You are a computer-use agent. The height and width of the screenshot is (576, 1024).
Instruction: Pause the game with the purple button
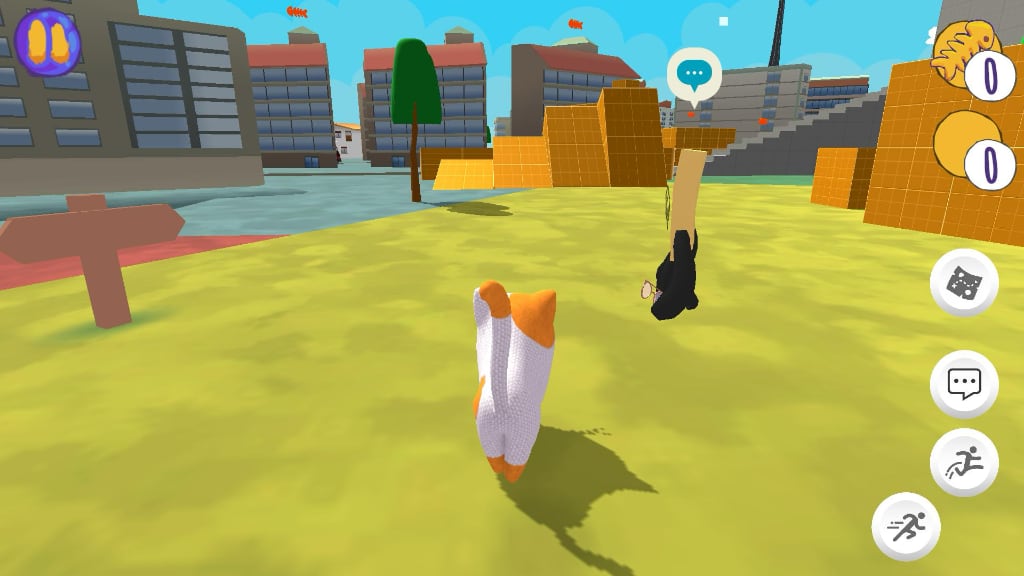pos(47,42)
